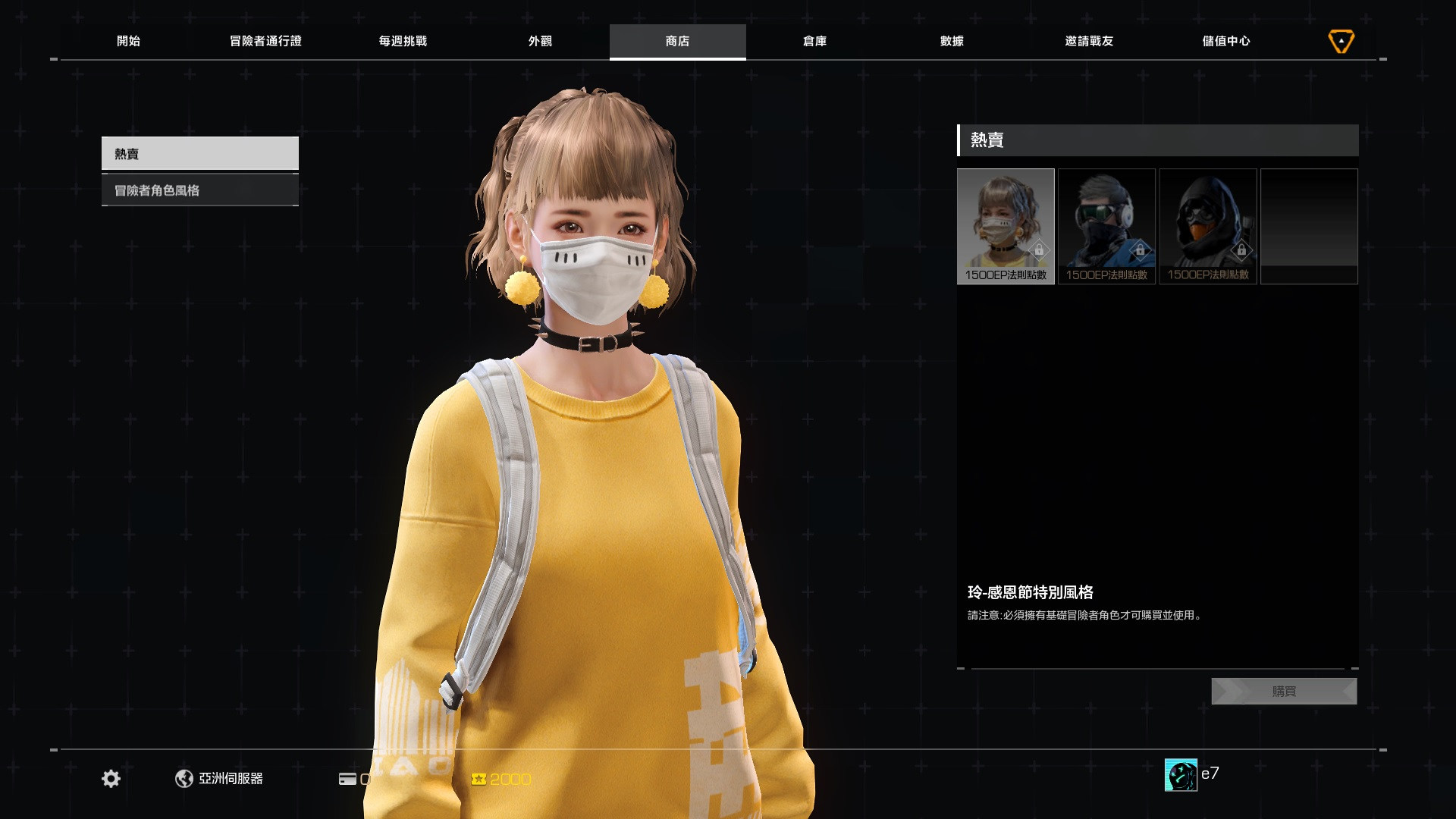Click the orange emblem icon at top right
Viewport: 1456px width, 819px height.
[x=1341, y=40]
